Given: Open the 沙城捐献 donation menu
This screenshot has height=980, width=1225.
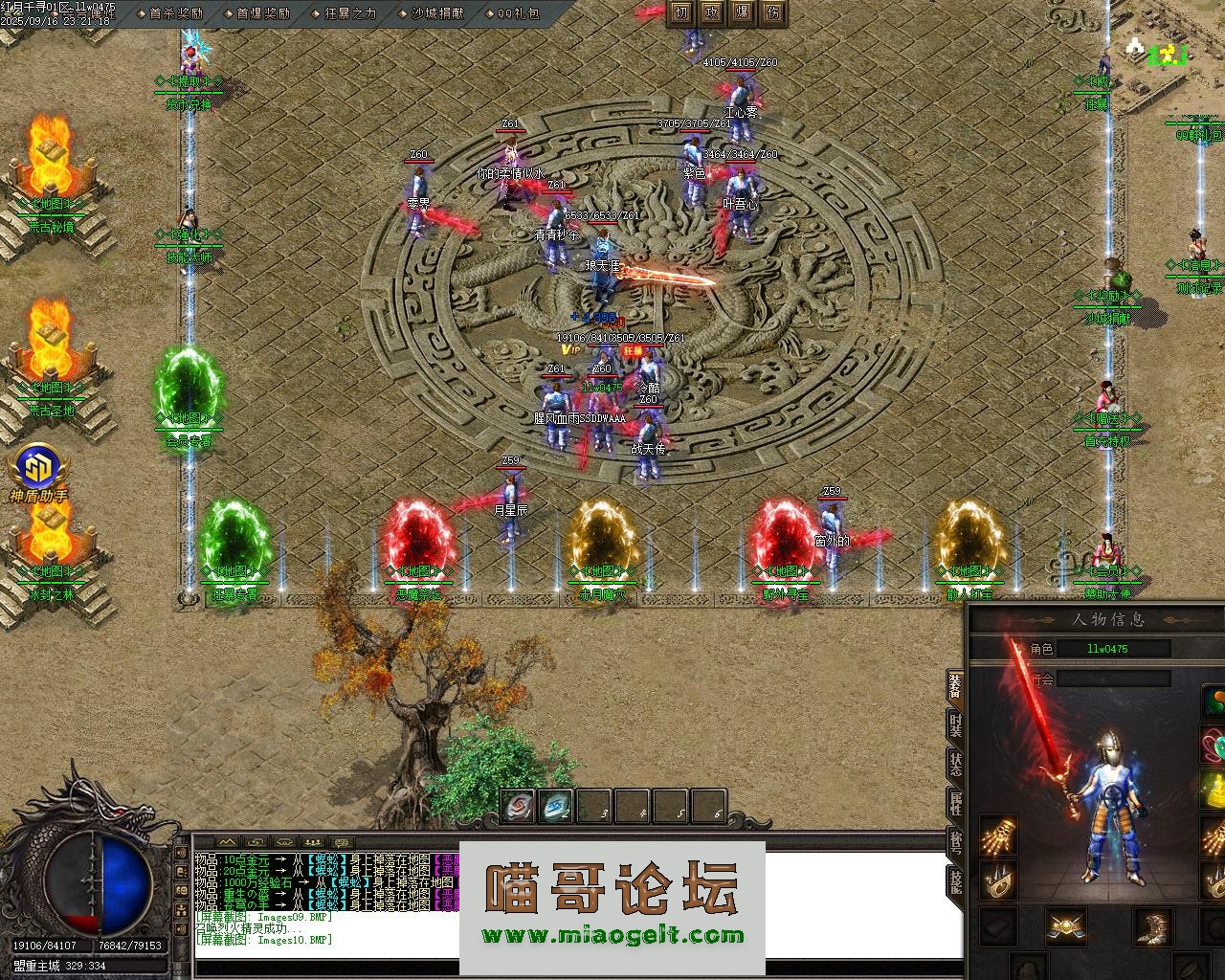Looking at the screenshot, I should (x=437, y=13).
